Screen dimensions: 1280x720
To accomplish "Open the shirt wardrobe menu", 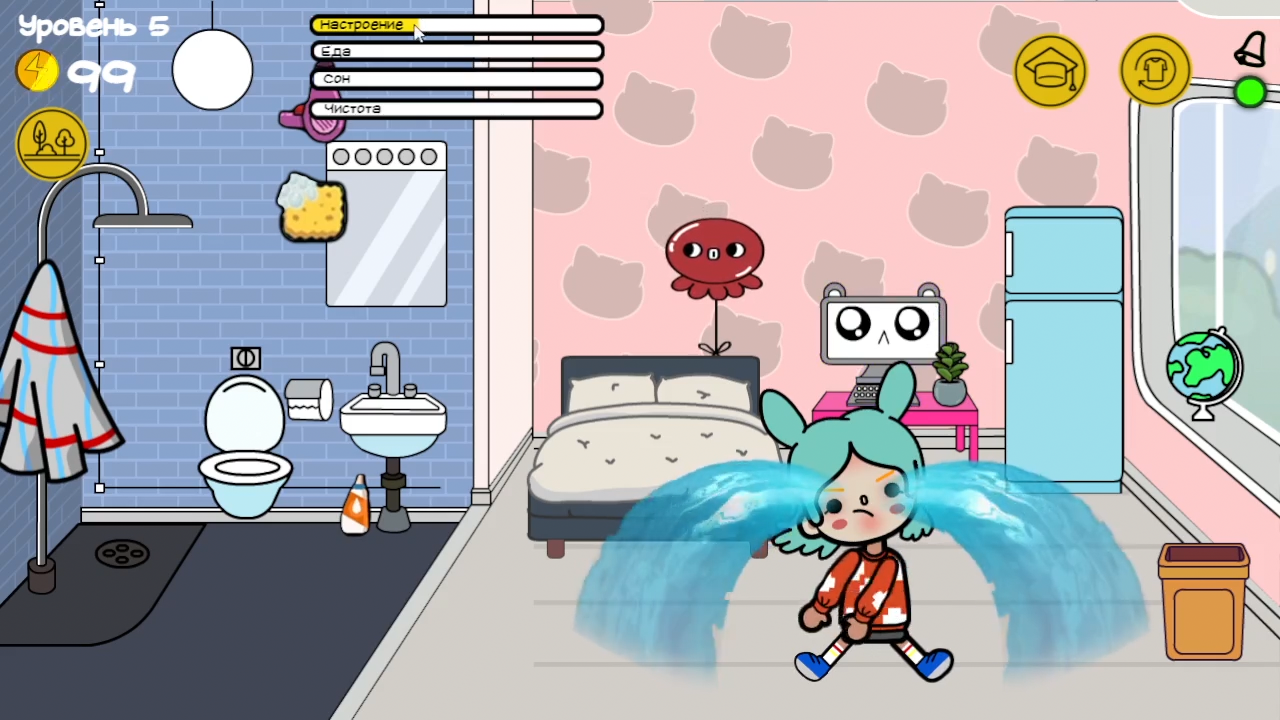I will (1155, 70).
